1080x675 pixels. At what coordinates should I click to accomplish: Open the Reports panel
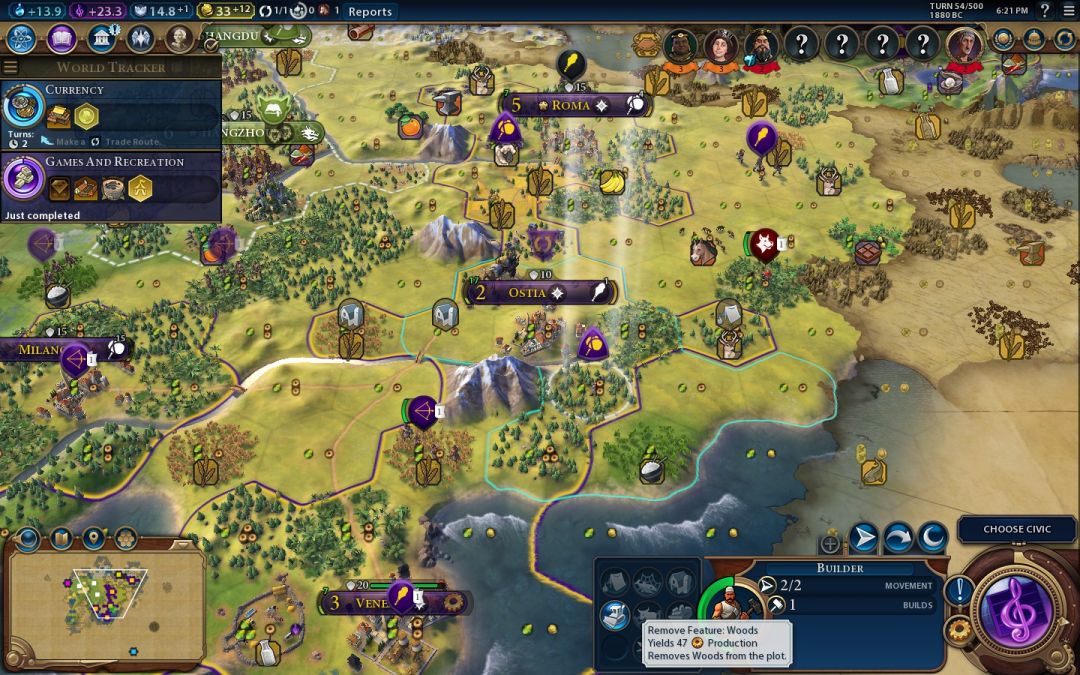click(x=370, y=12)
